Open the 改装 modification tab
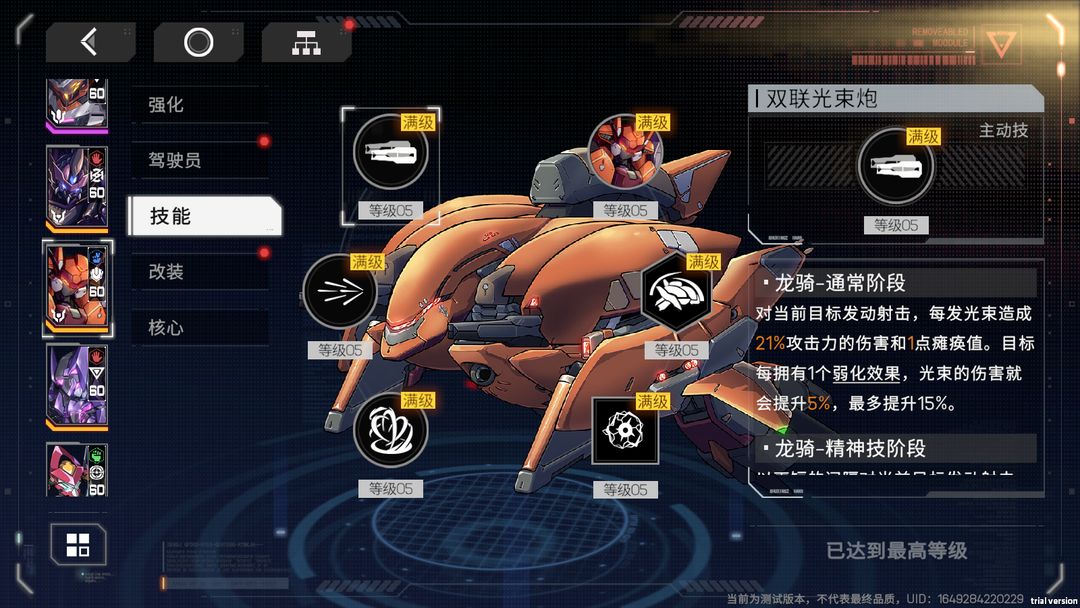The height and width of the screenshot is (608, 1080). tap(198, 272)
